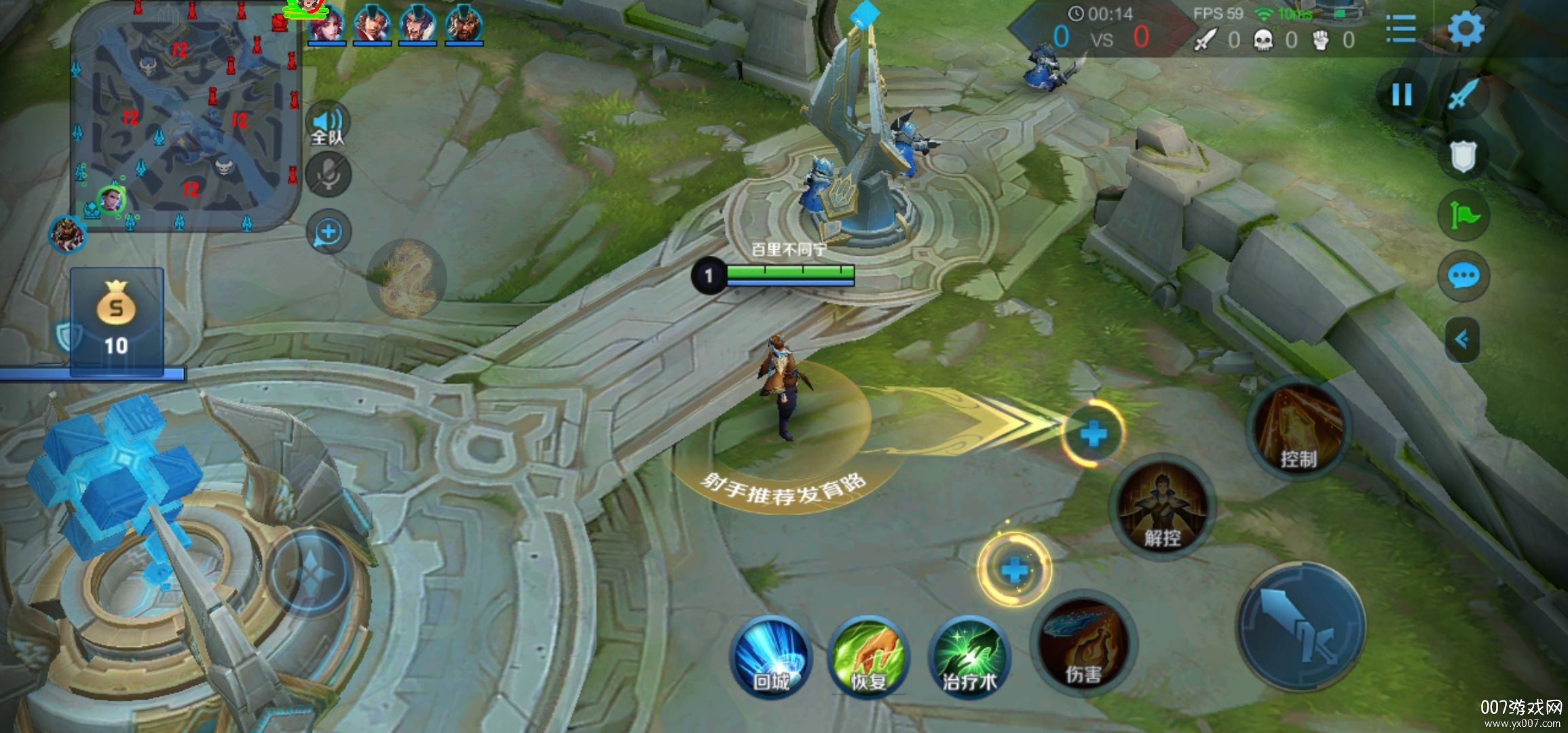Toggle the 全队 team voice speaker
This screenshot has height=733, width=1568.
coord(329,125)
